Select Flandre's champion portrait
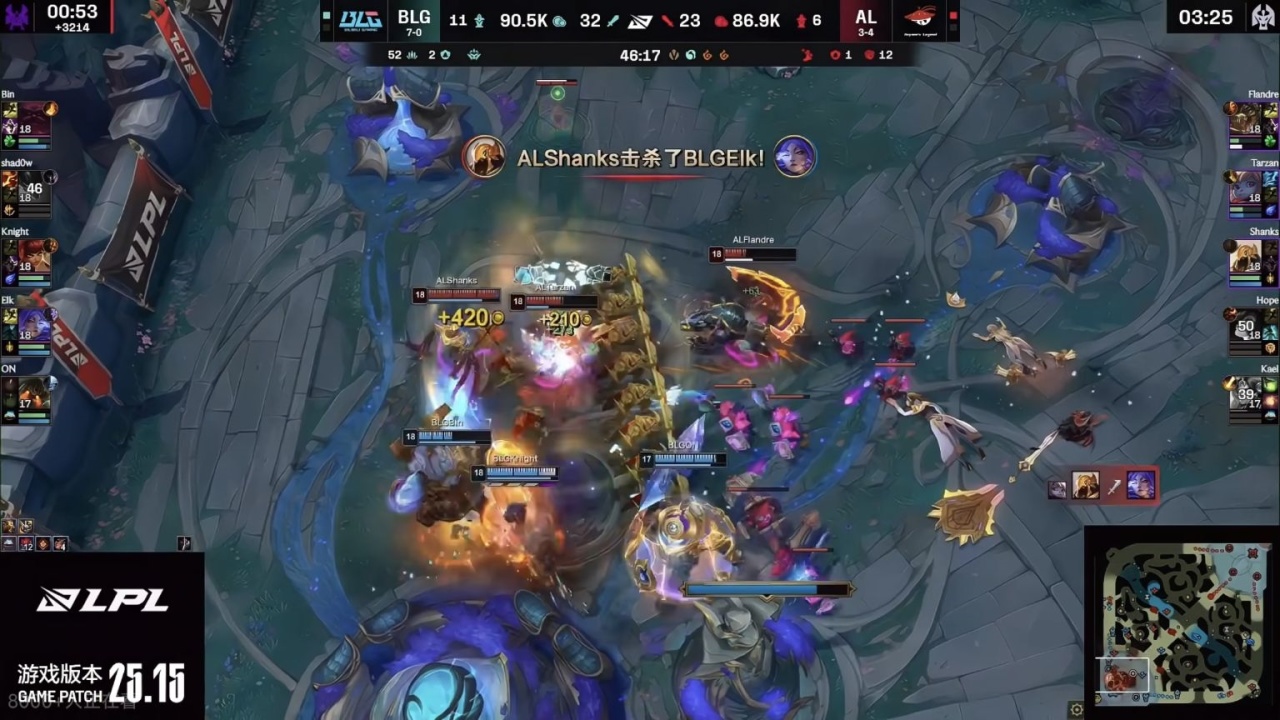Image resolution: width=1280 pixels, height=720 pixels. coord(1245,118)
